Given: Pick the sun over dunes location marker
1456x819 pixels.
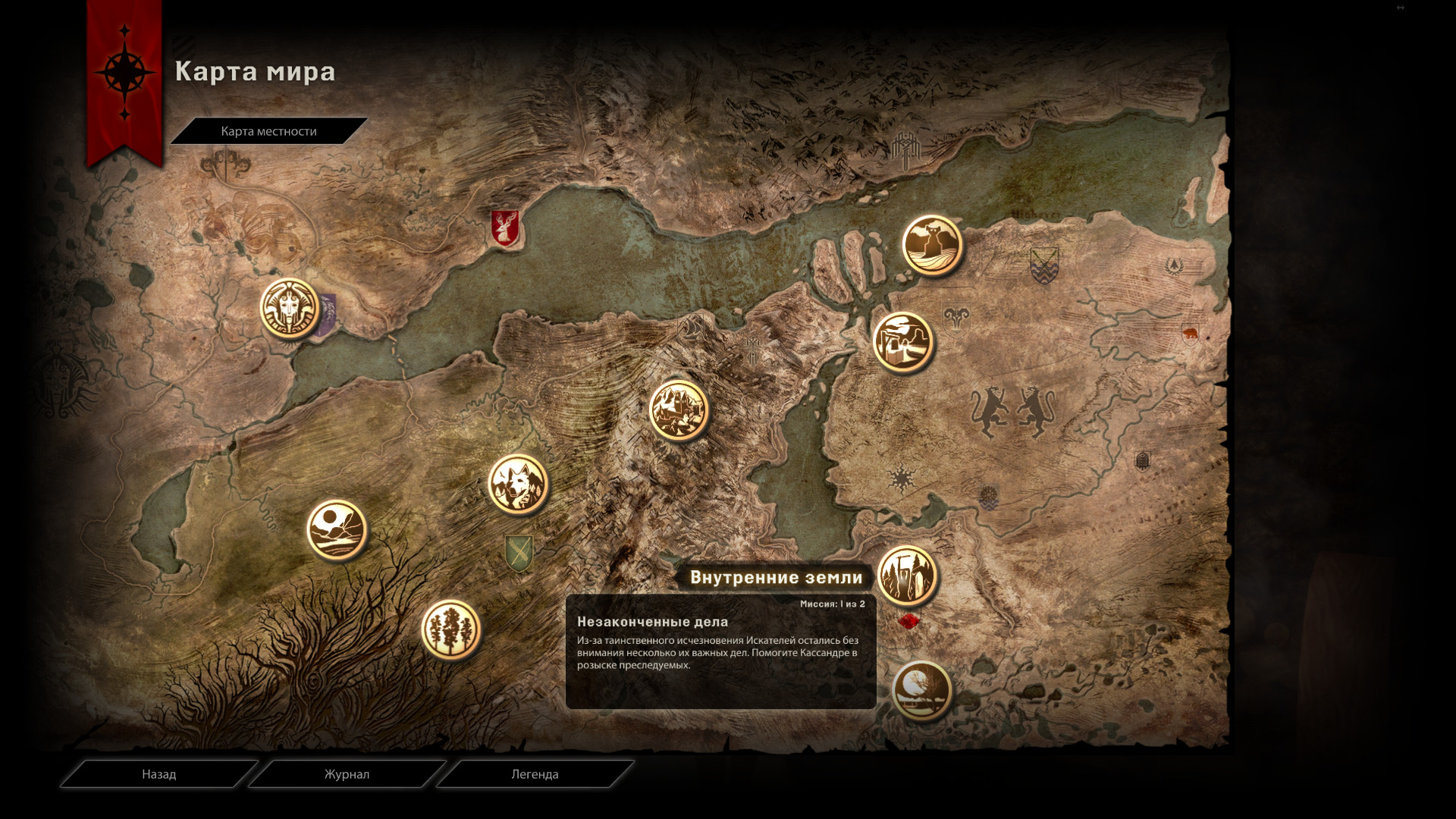Looking at the screenshot, I should tap(337, 529).
